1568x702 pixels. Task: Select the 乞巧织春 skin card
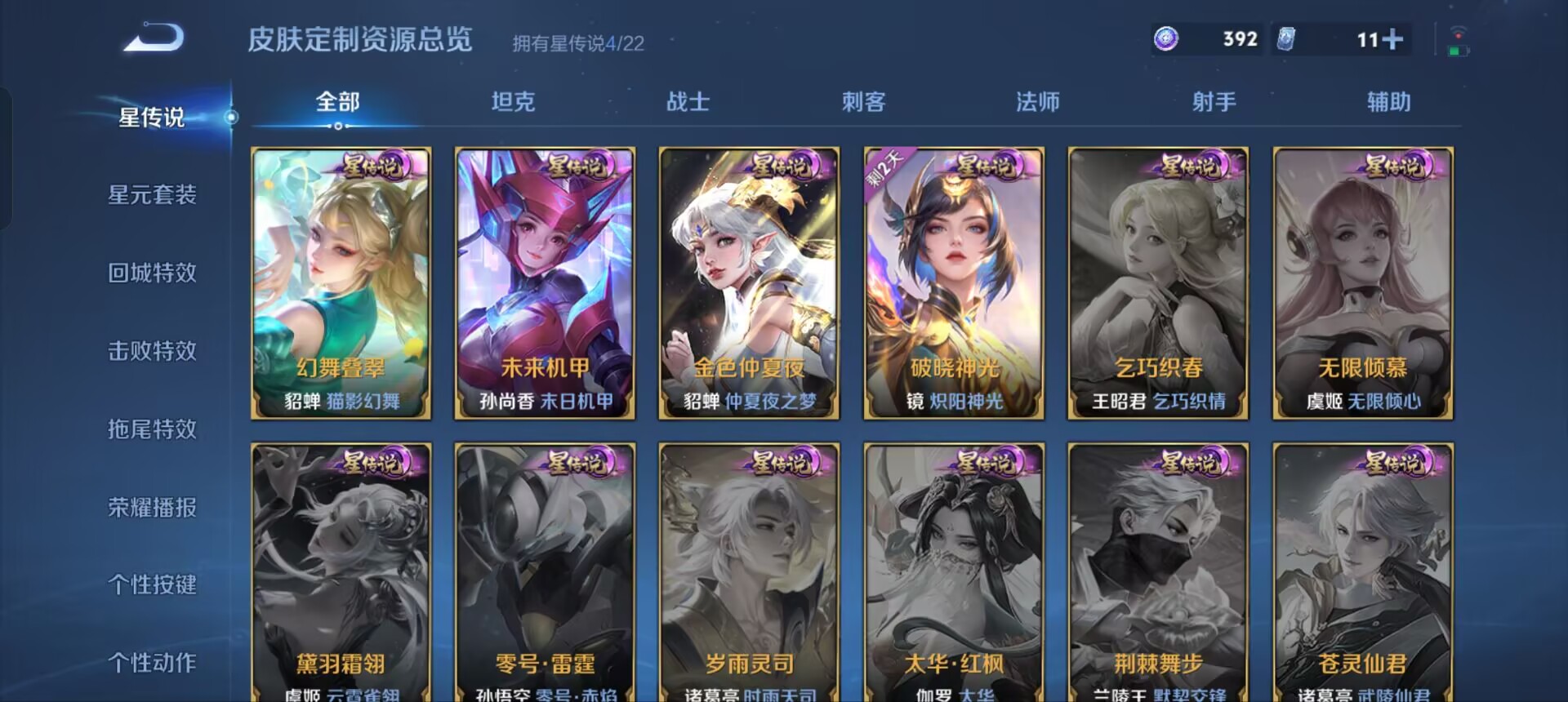point(1157,284)
